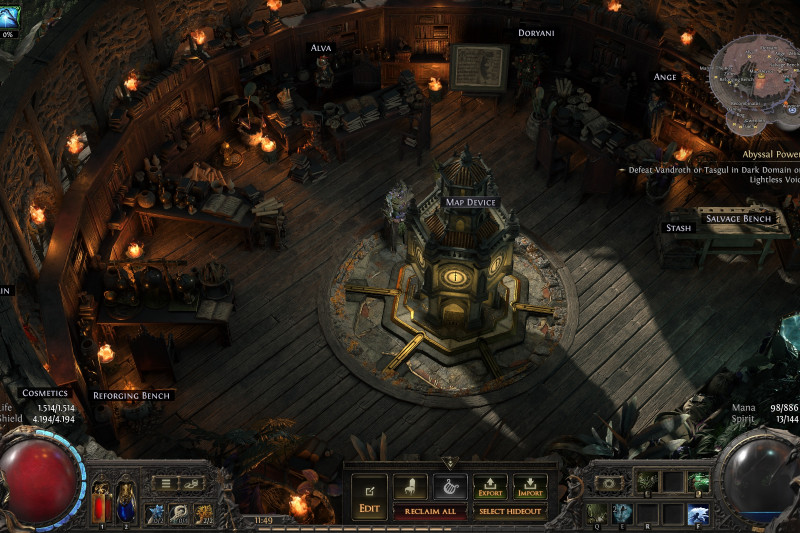Click the chain link button beside menu

tap(192, 484)
